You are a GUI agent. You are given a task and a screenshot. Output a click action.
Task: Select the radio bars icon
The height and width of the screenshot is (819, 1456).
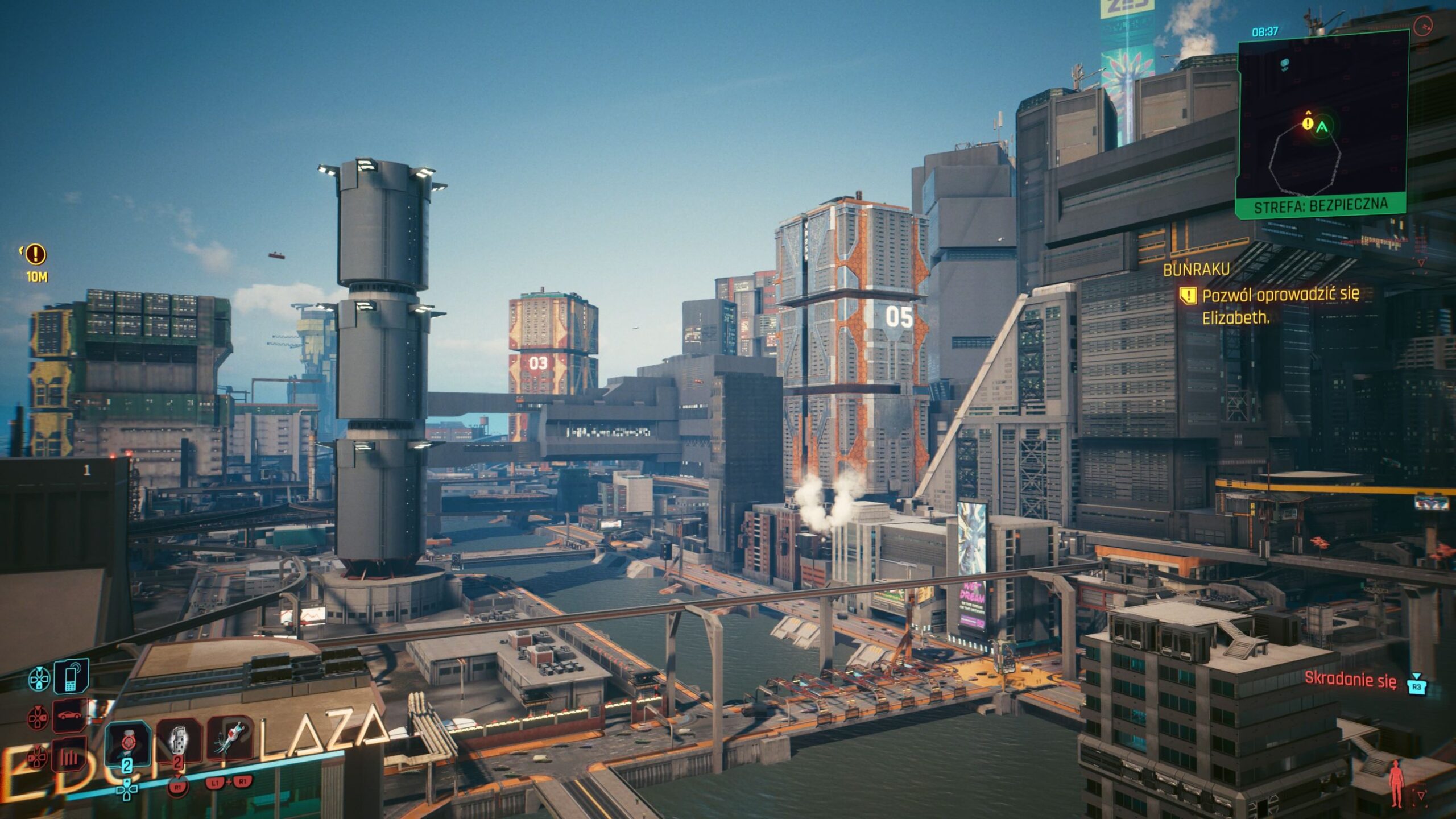(x=70, y=756)
